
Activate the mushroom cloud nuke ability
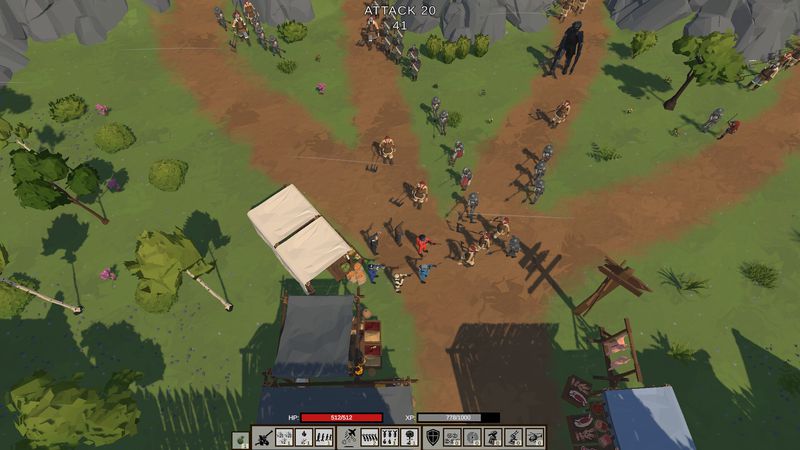point(408,437)
